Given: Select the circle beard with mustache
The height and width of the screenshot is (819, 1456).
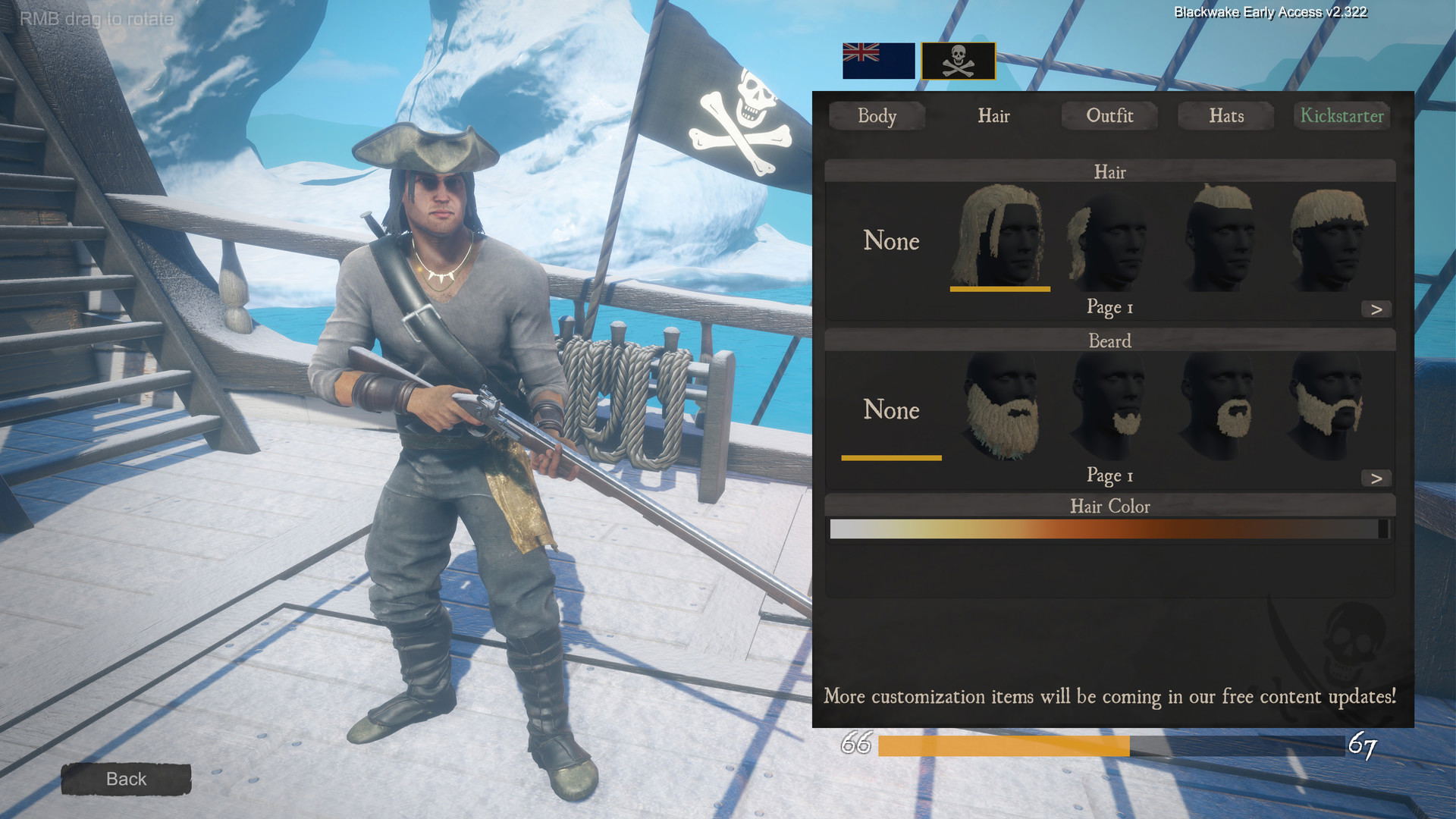Looking at the screenshot, I should pyautogui.click(x=1219, y=407).
